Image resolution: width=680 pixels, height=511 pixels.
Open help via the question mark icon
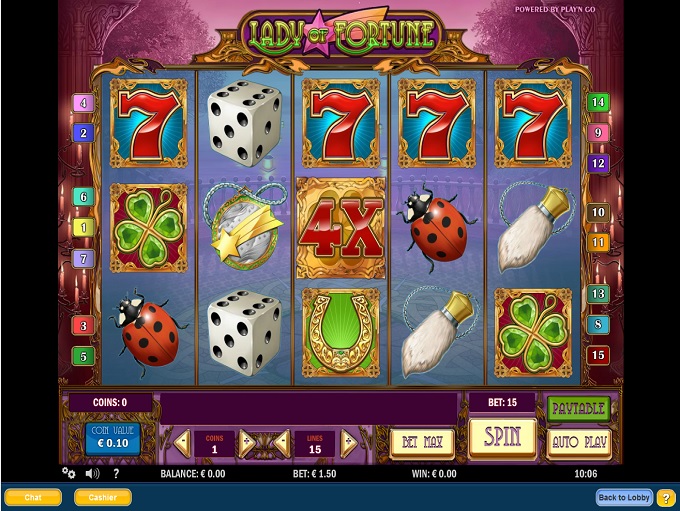pyautogui.click(x=116, y=473)
